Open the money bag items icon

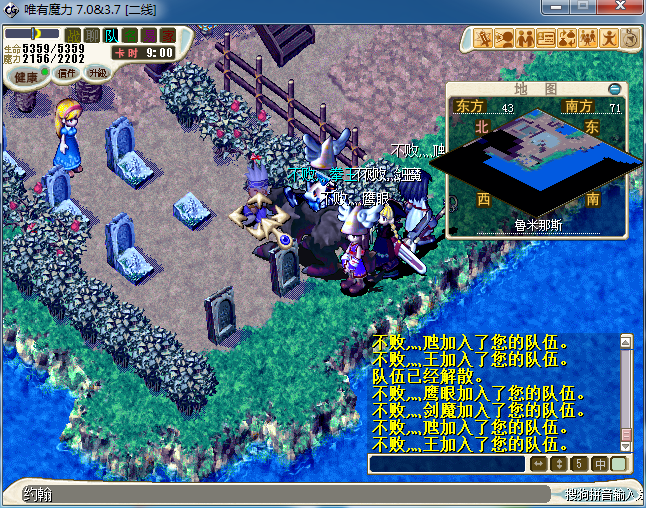point(567,39)
